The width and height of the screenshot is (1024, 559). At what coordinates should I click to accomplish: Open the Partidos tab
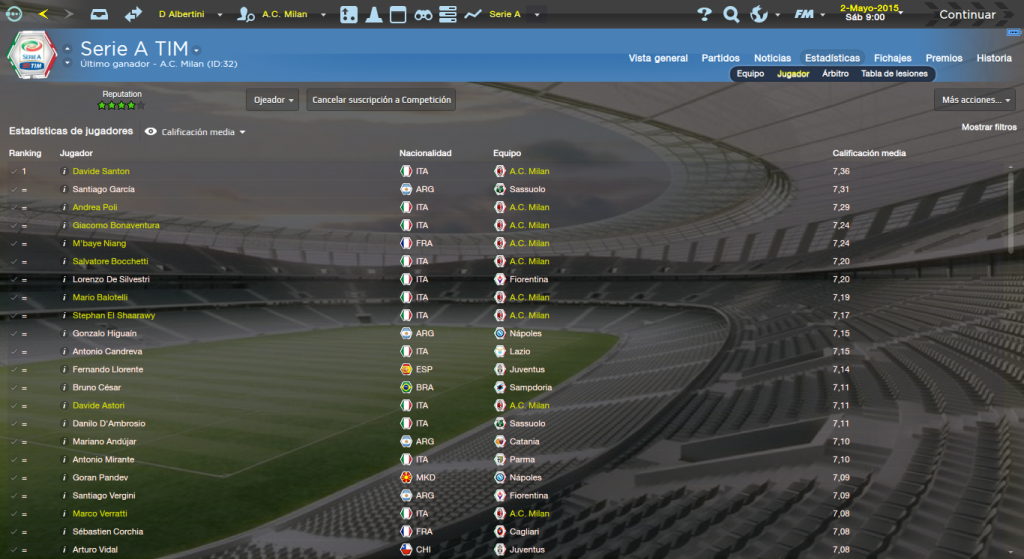coord(721,58)
